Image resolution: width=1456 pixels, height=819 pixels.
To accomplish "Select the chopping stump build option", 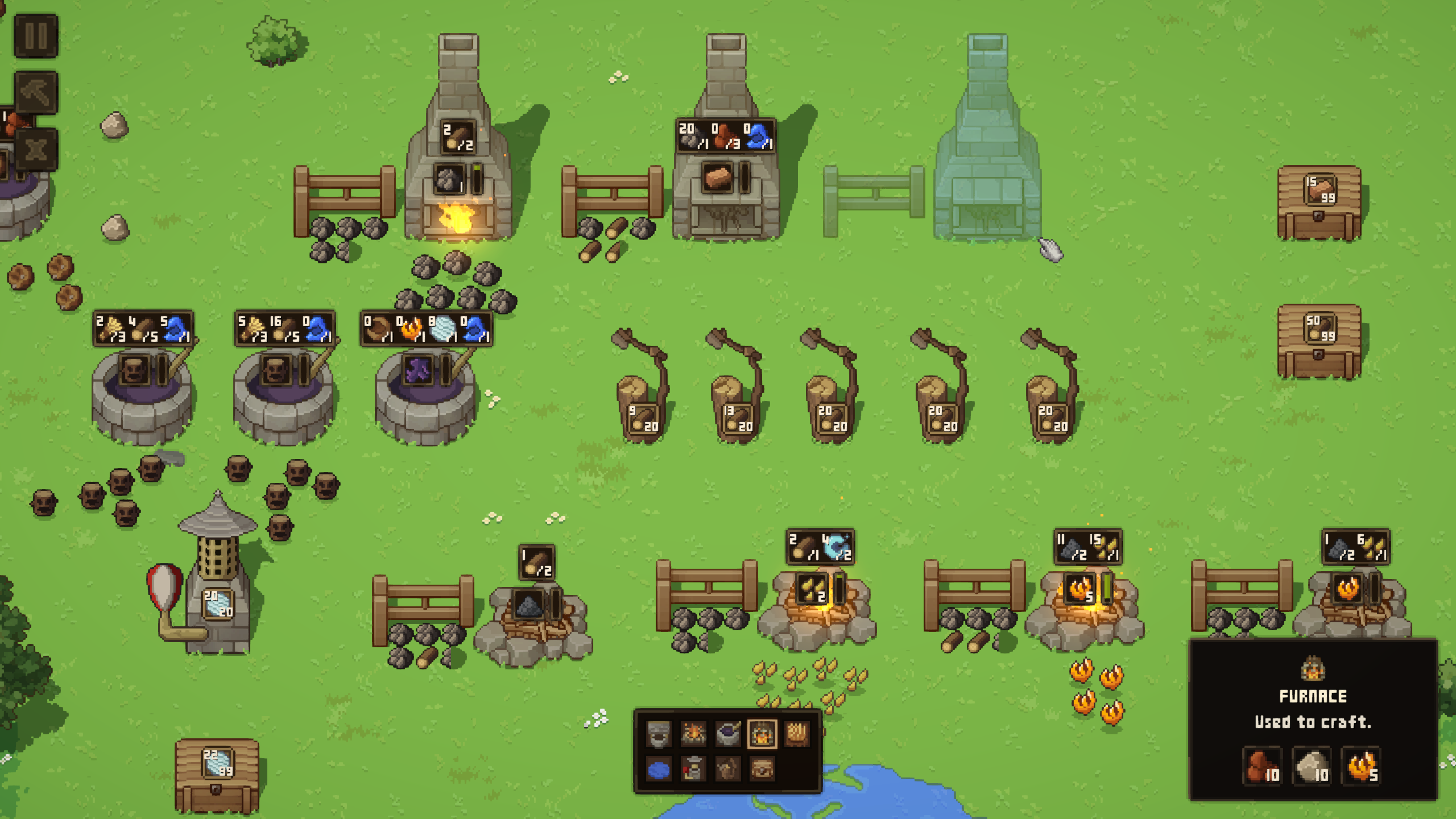I will [x=727, y=770].
